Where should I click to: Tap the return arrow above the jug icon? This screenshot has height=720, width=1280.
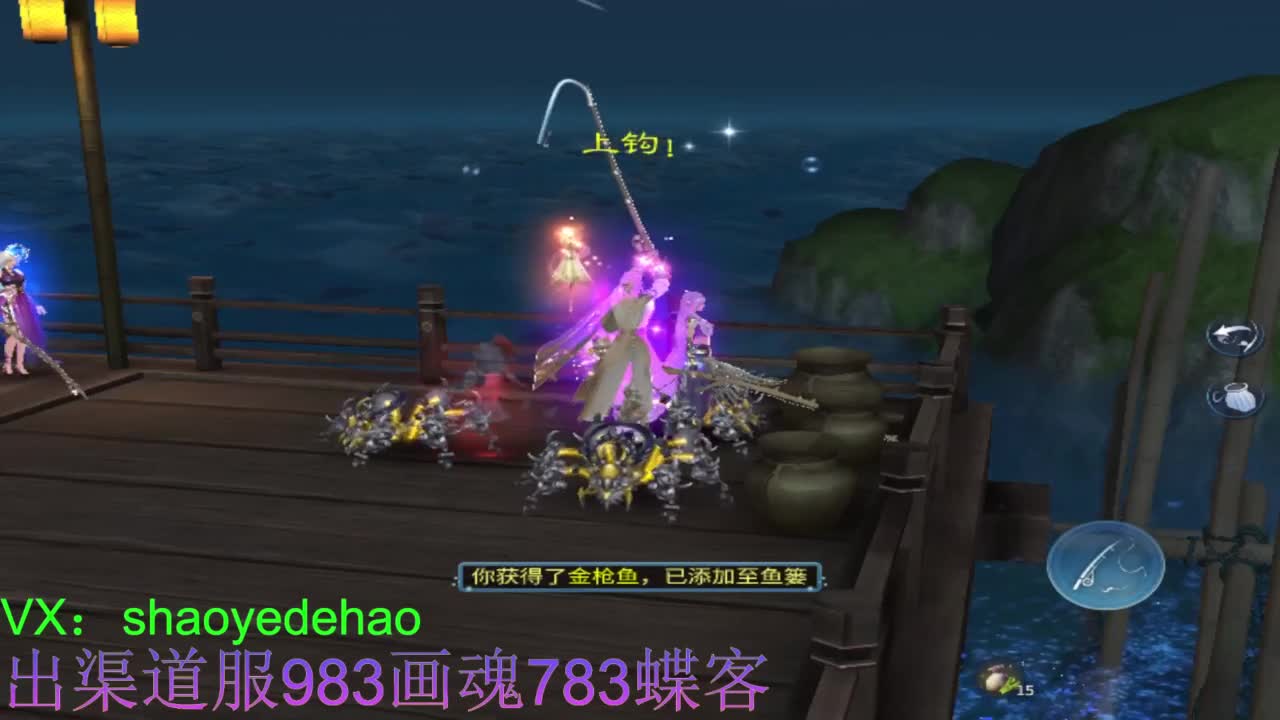(x=1232, y=338)
